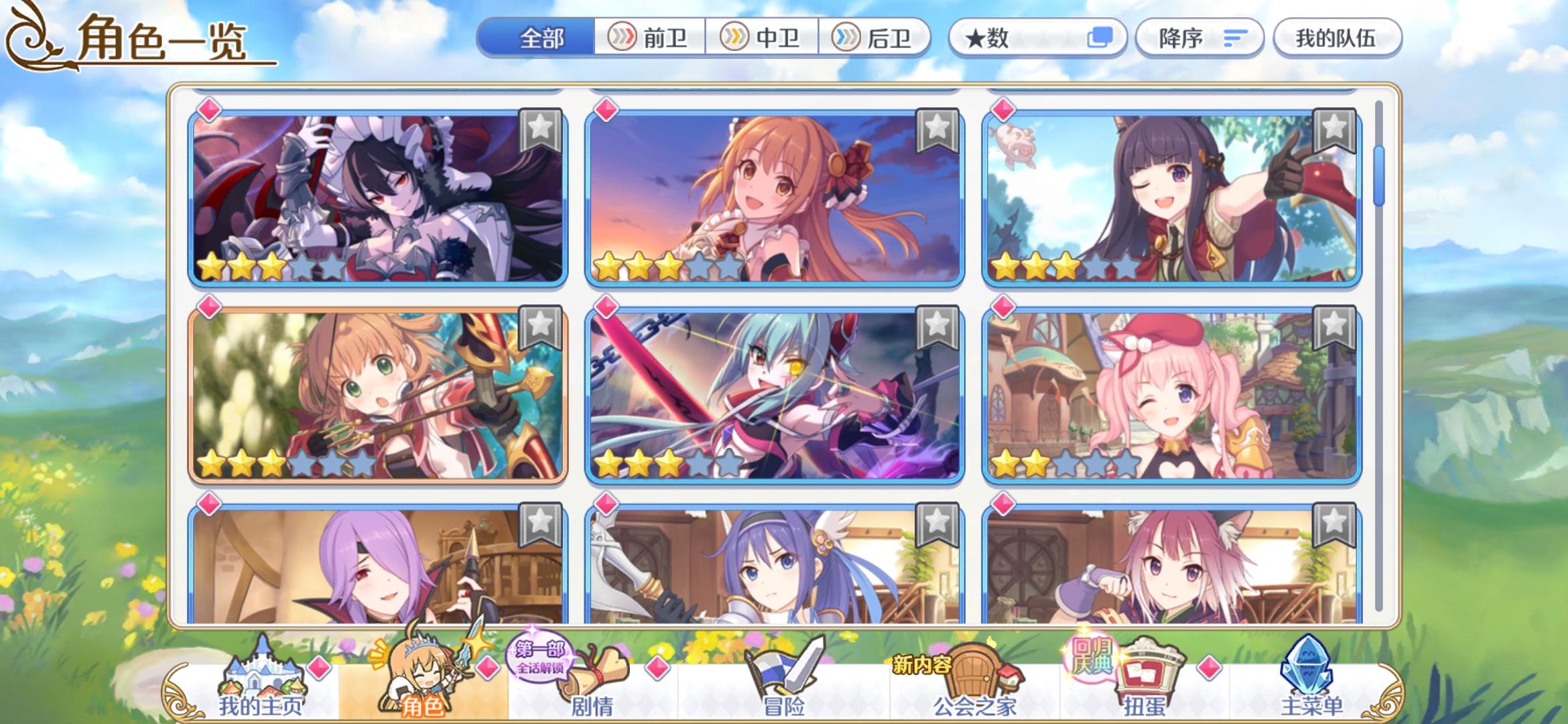Change the 降序 descending sort order

click(x=1199, y=39)
